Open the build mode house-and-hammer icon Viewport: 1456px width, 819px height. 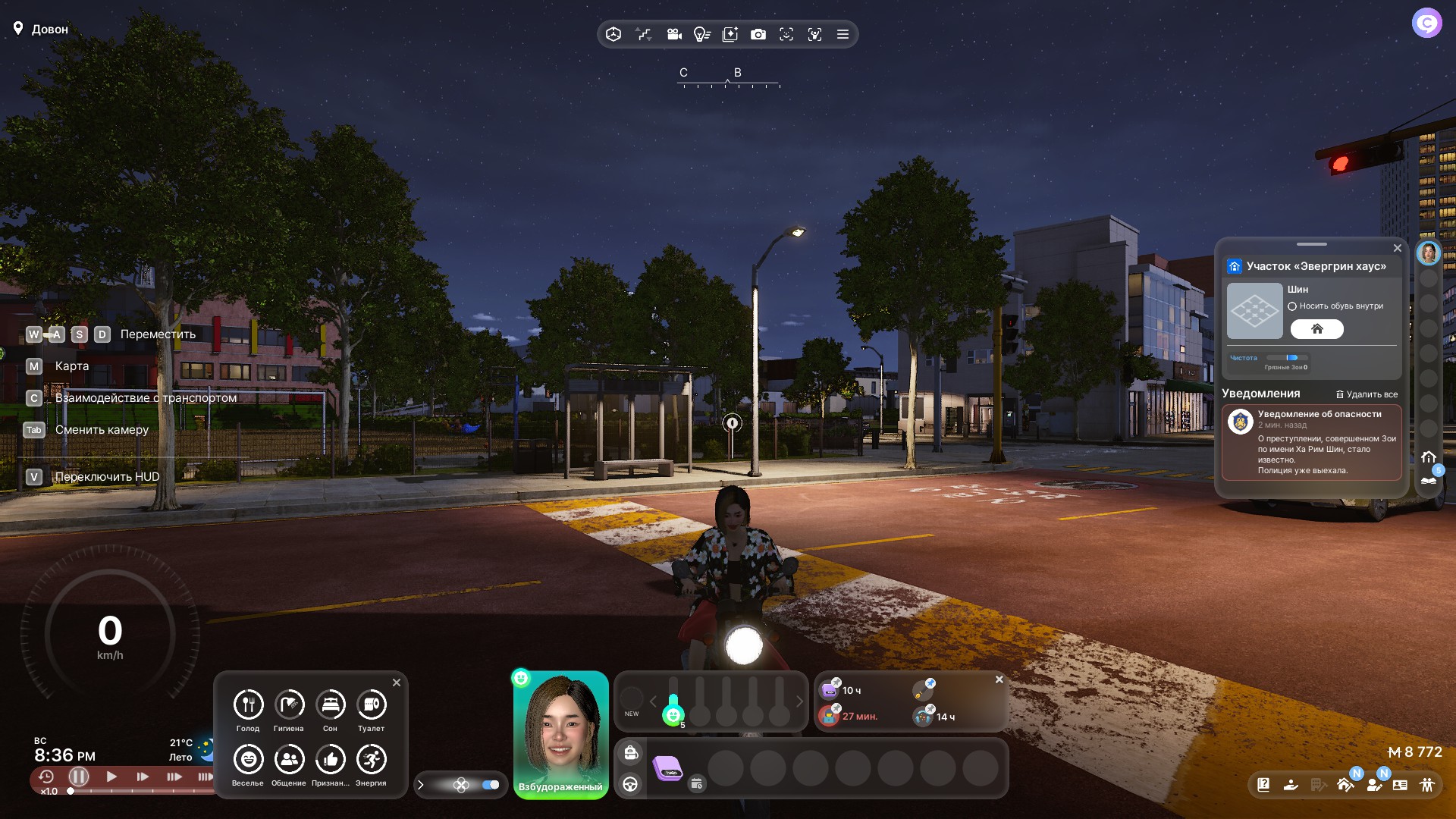1345,785
